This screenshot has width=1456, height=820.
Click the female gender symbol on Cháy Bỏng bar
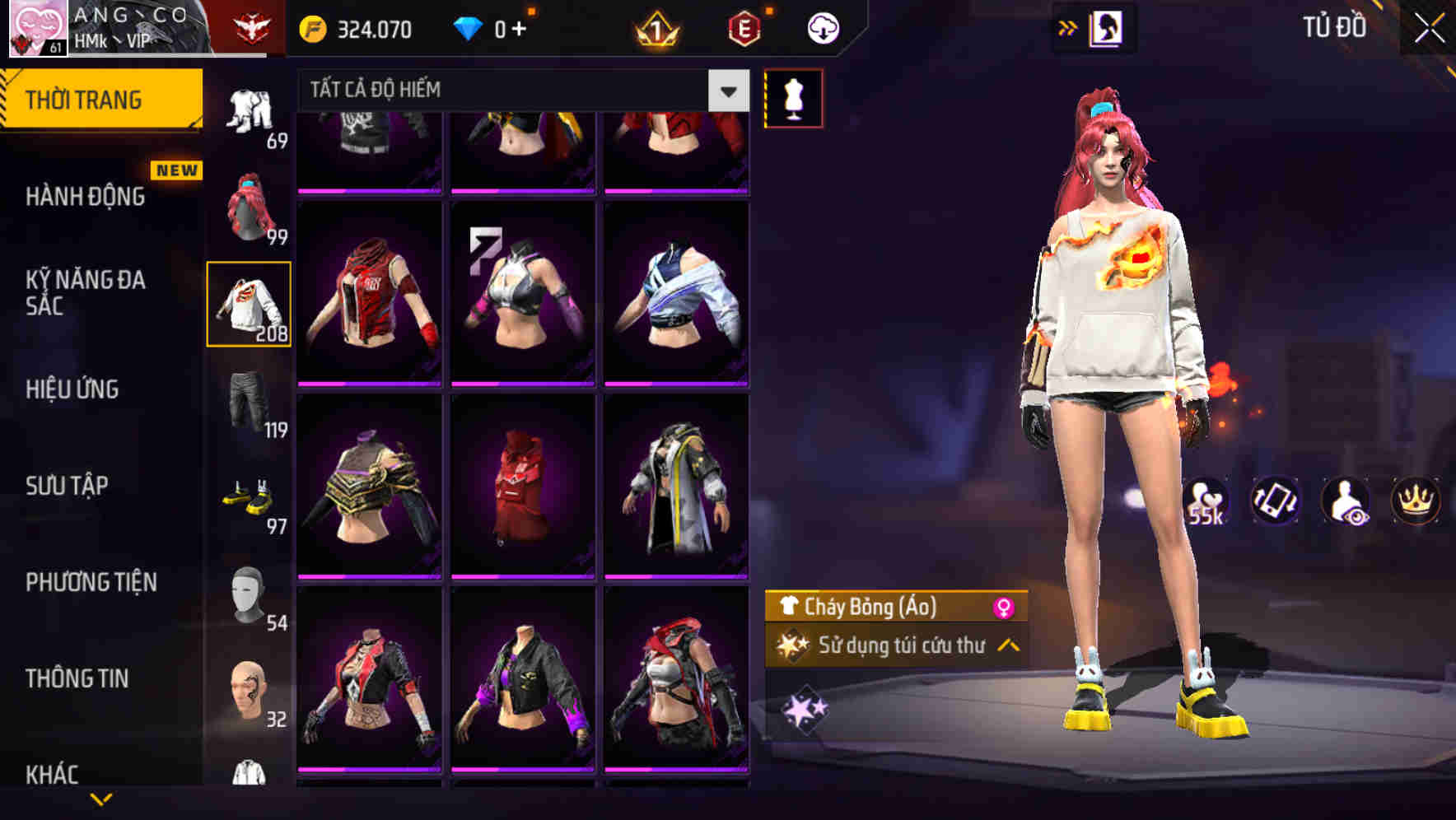1009,606
